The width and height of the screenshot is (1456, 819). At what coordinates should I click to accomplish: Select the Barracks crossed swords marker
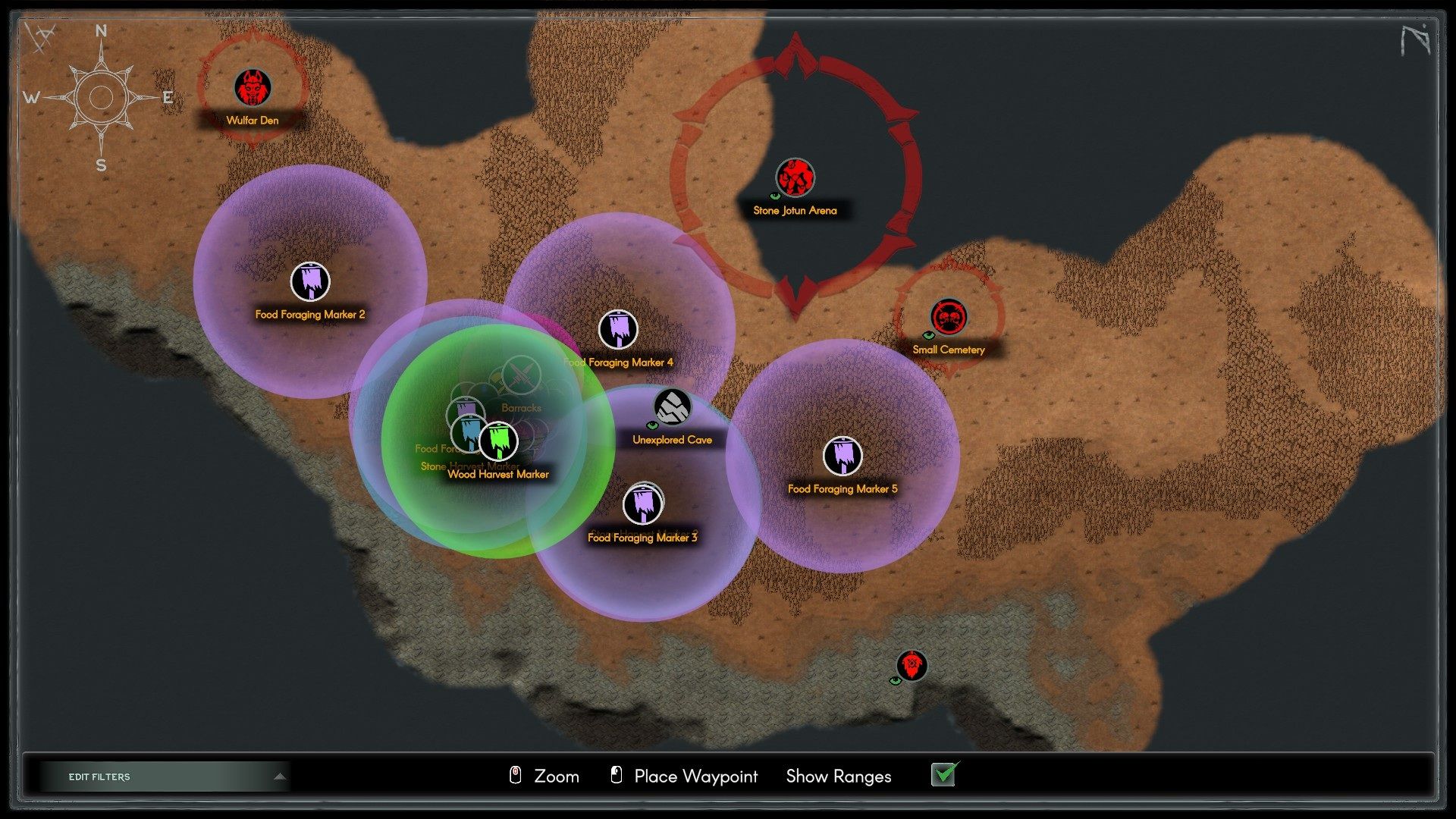click(x=522, y=375)
